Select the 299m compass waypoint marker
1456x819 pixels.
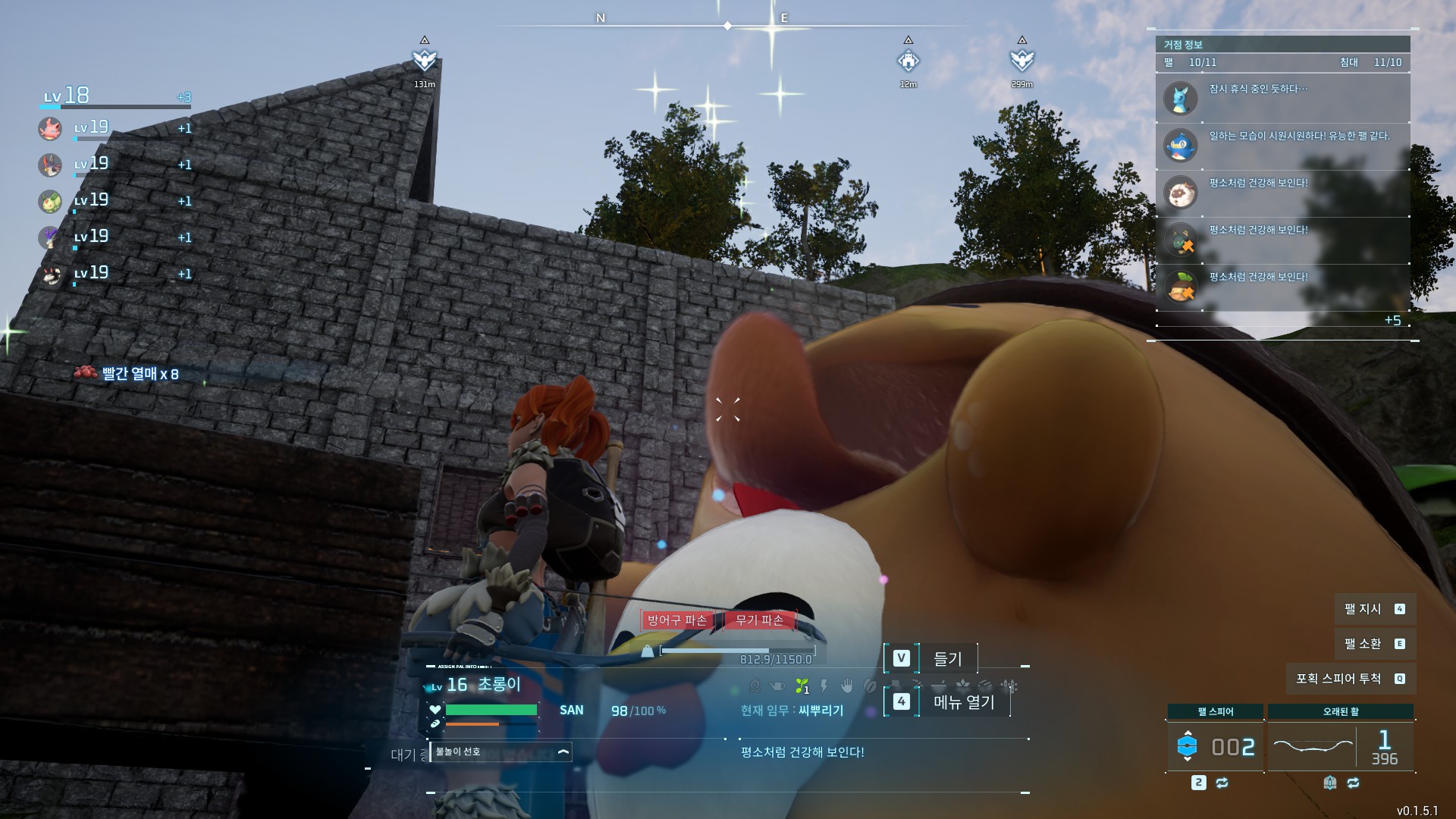click(x=1021, y=60)
